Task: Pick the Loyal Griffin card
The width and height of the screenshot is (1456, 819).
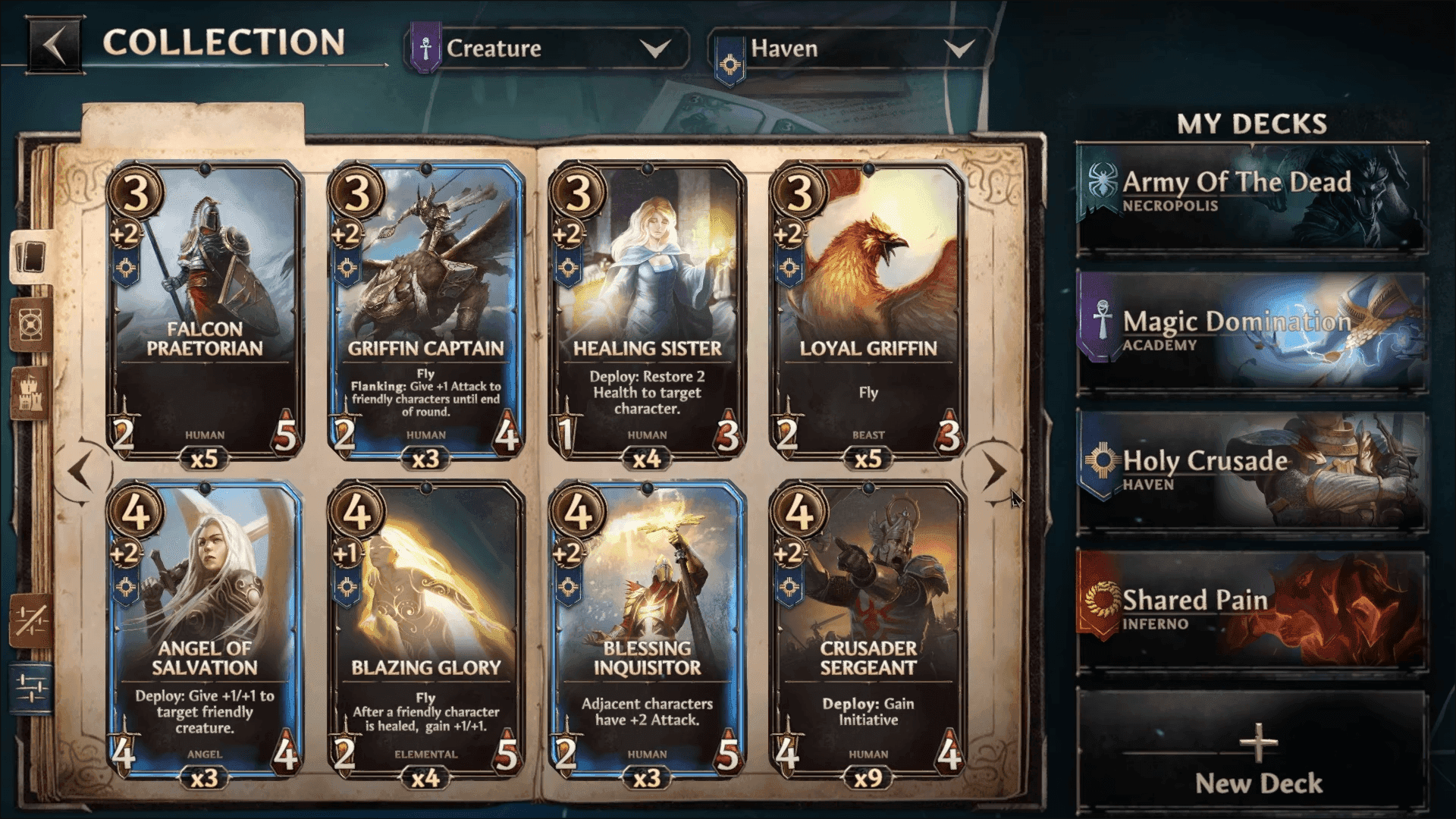Action: pos(868,311)
